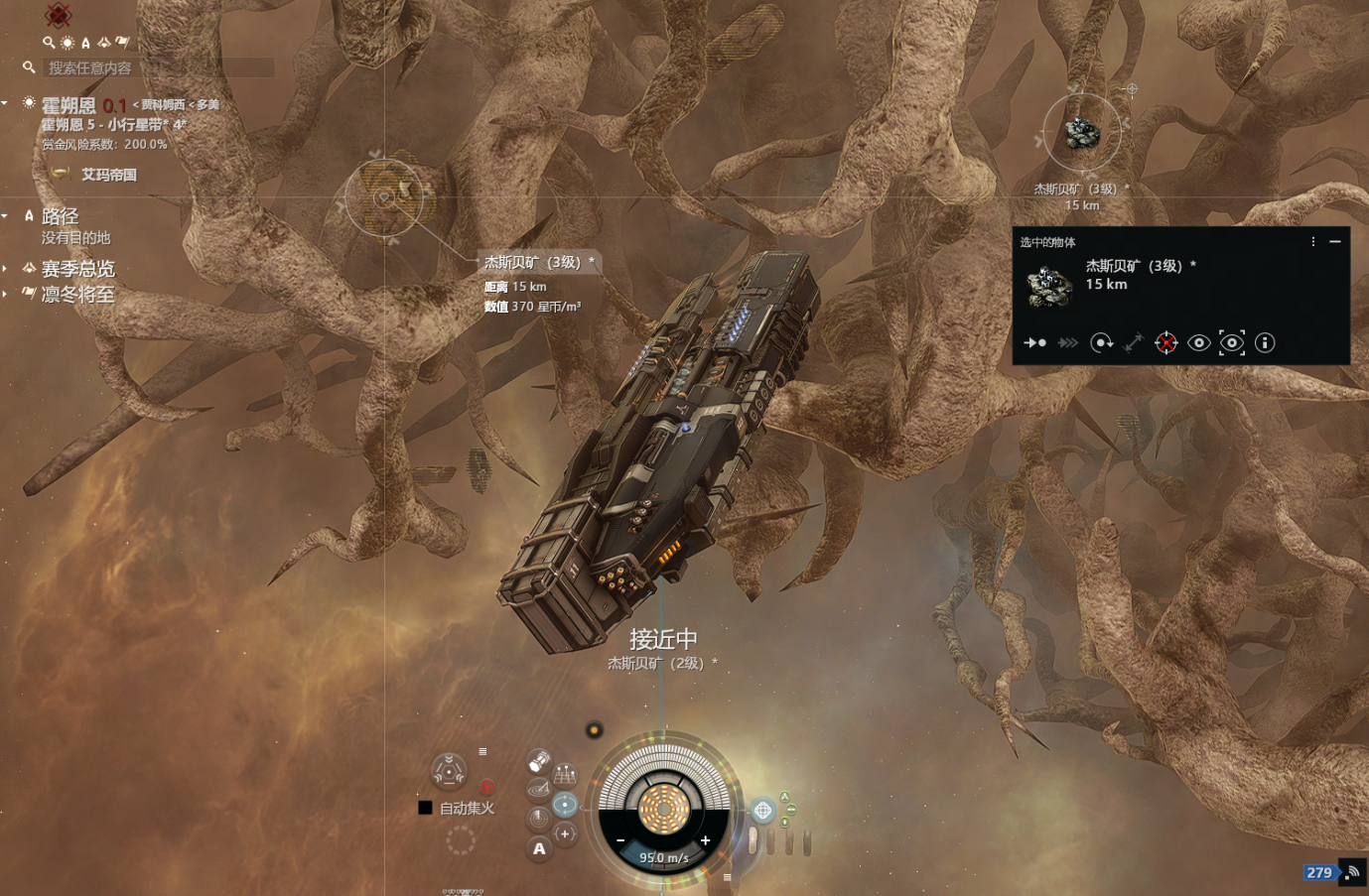Image resolution: width=1369 pixels, height=896 pixels.
Task: Show info for the selected asteroid
Action: point(1265,342)
